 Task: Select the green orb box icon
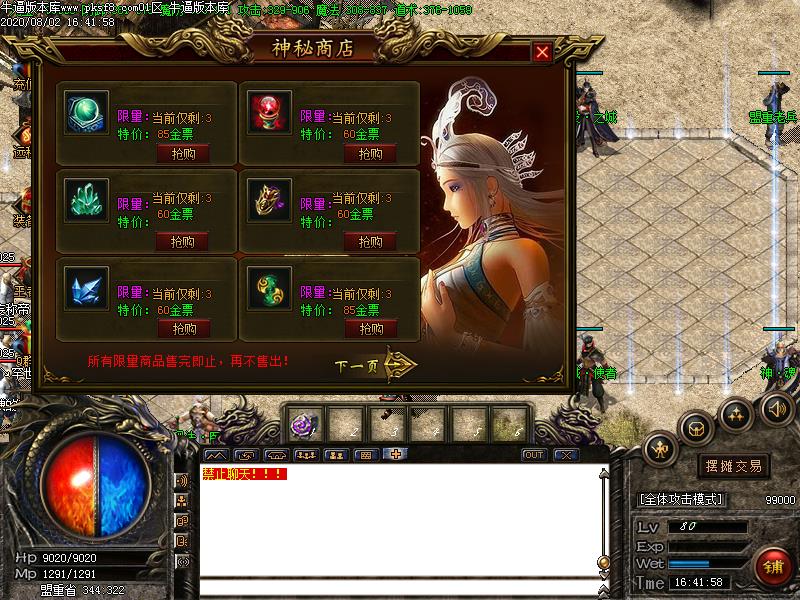[86, 113]
